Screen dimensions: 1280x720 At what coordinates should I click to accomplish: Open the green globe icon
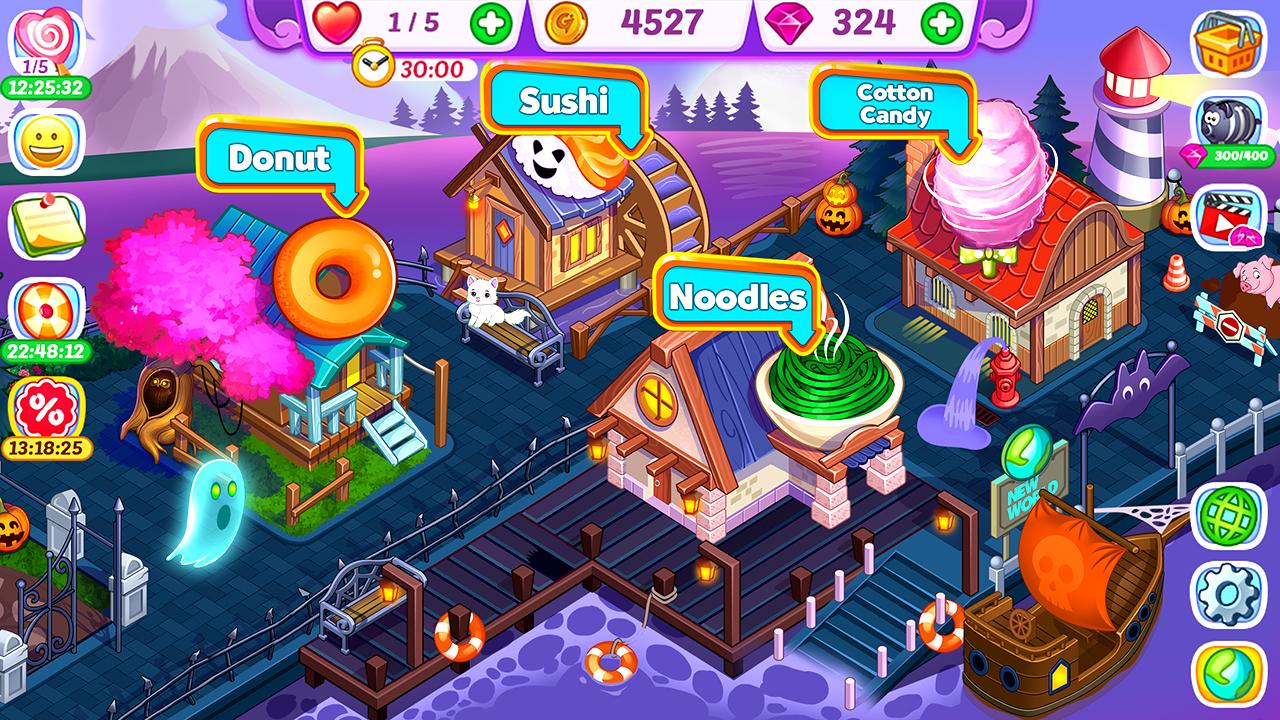1228,515
